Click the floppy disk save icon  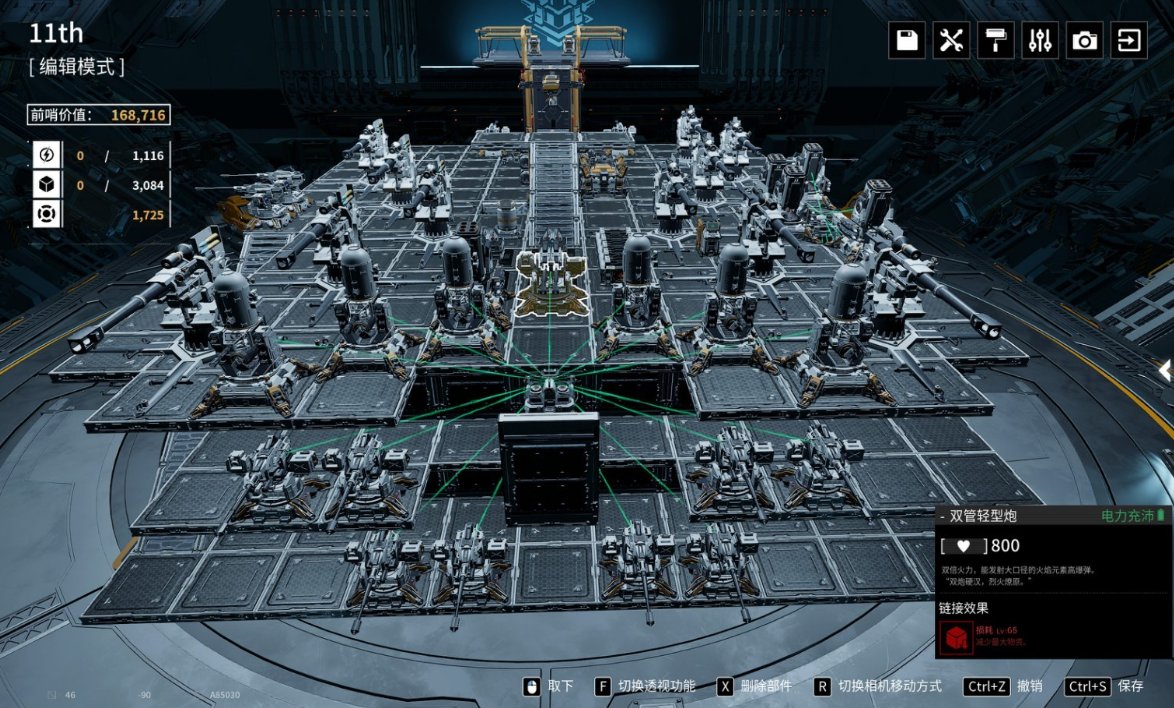tap(907, 40)
